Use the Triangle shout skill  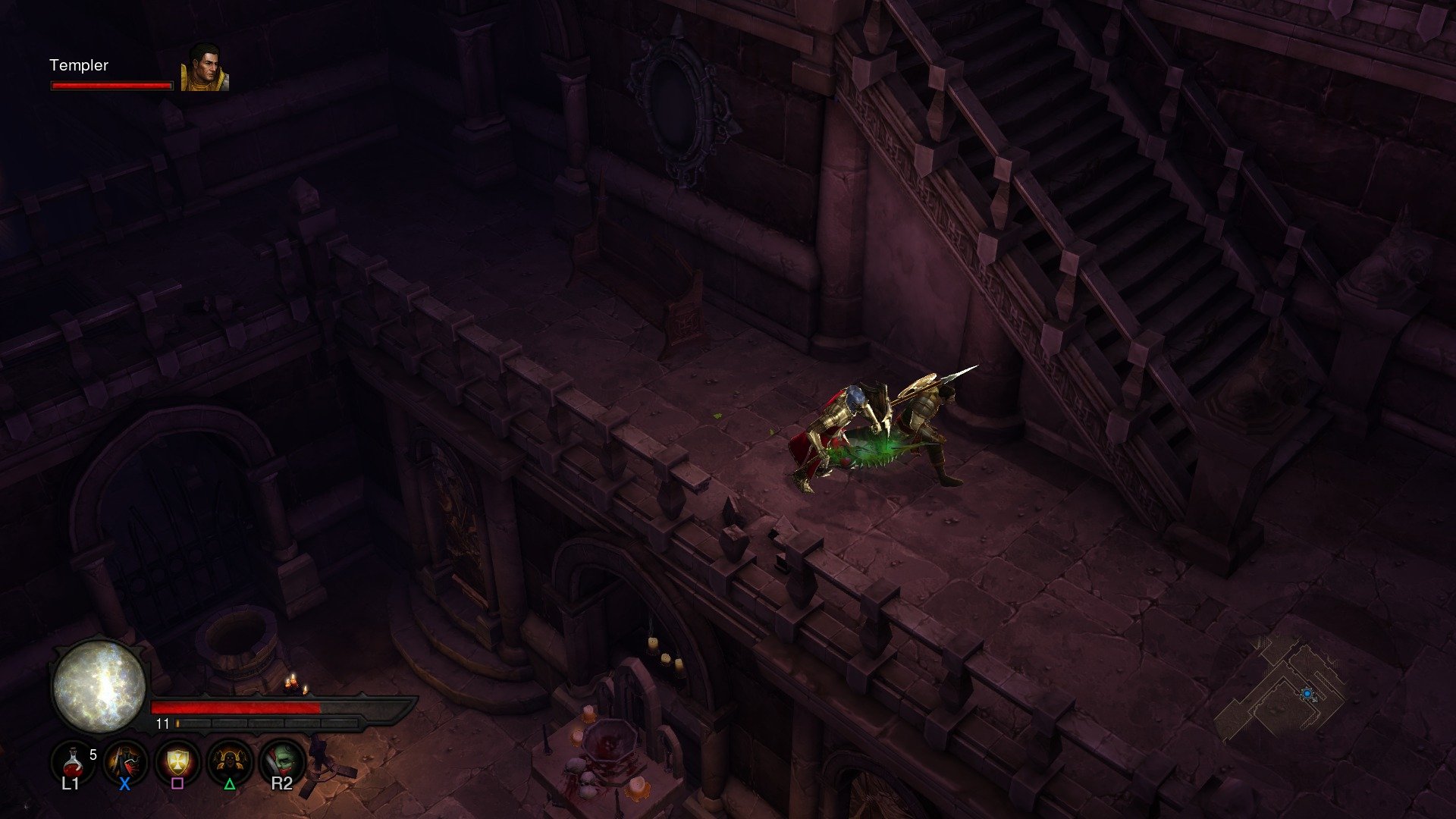pyautogui.click(x=228, y=761)
